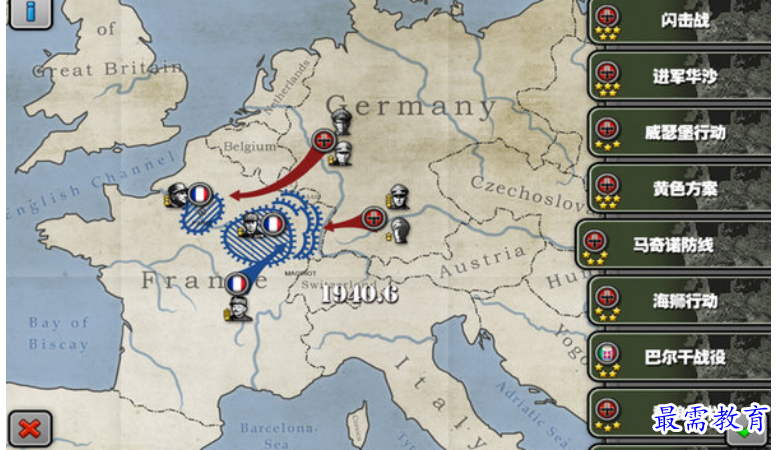Select the 闪击战 campaign mission
Image resolution: width=776 pixels, height=450 pixels.
(x=680, y=21)
